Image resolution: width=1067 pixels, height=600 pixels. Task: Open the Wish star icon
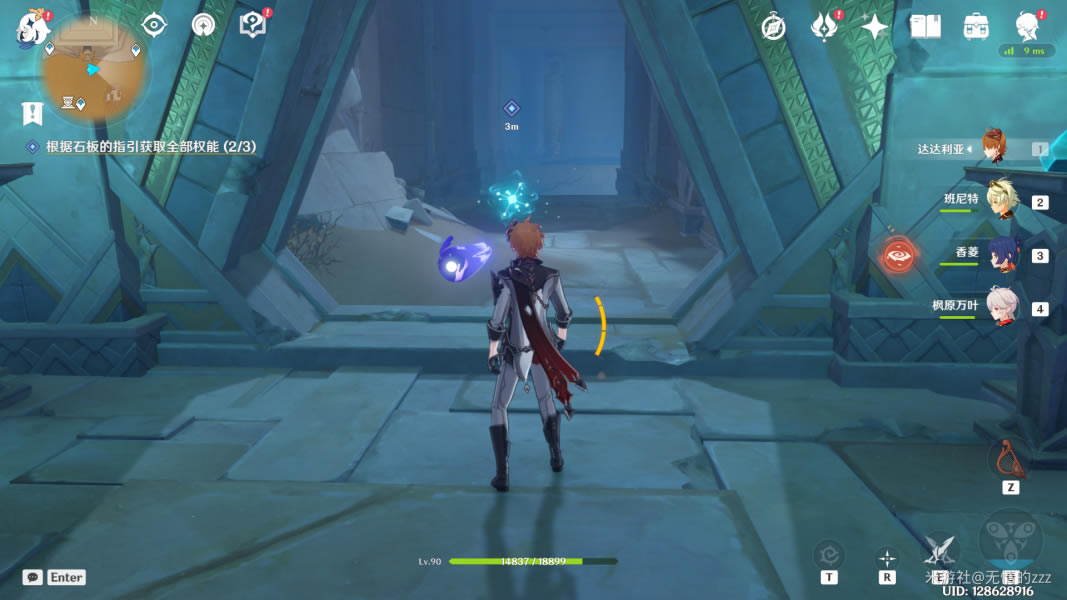[x=875, y=27]
